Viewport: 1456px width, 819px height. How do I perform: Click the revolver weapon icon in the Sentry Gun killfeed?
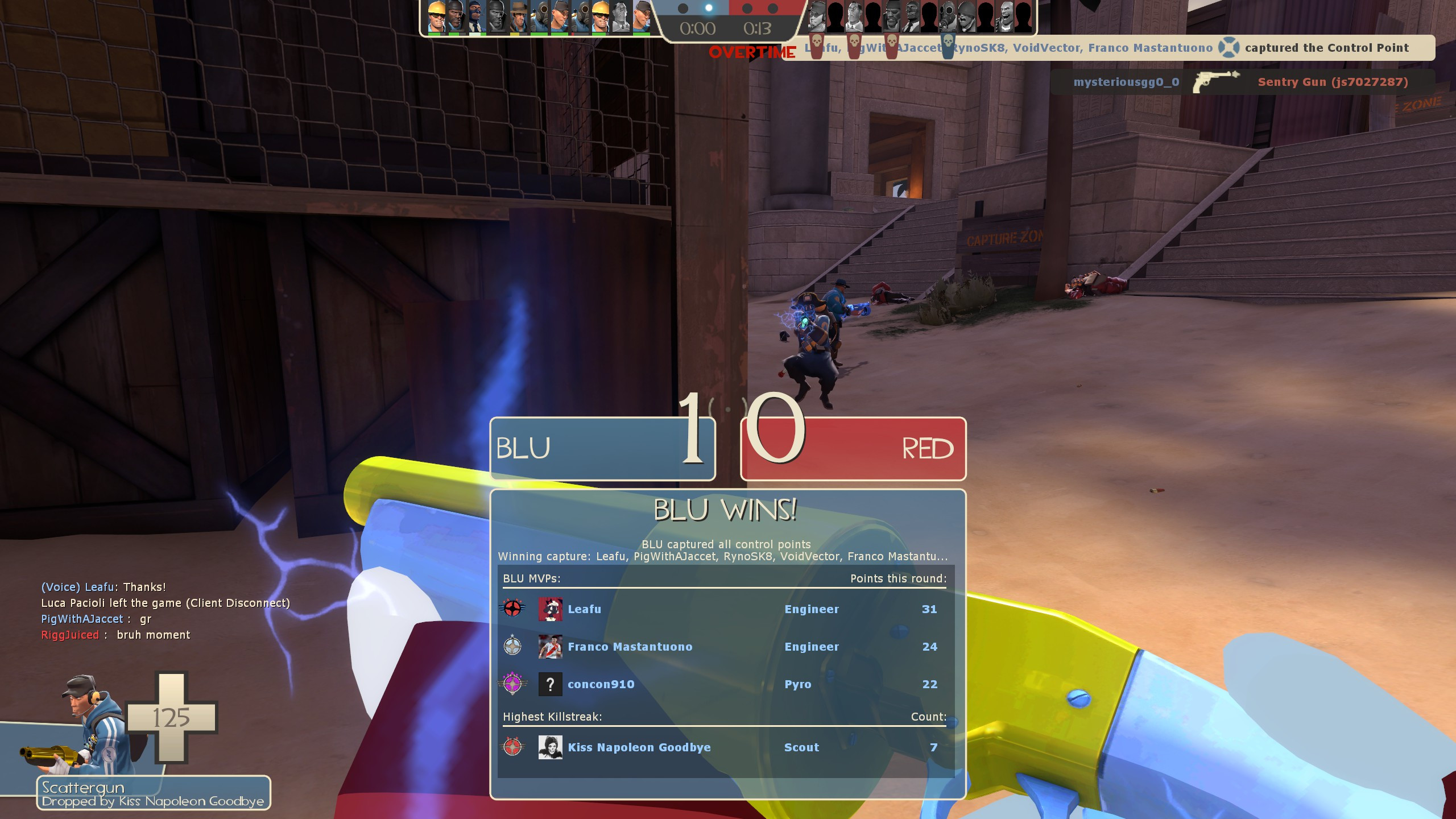click(x=1217, y=82)
